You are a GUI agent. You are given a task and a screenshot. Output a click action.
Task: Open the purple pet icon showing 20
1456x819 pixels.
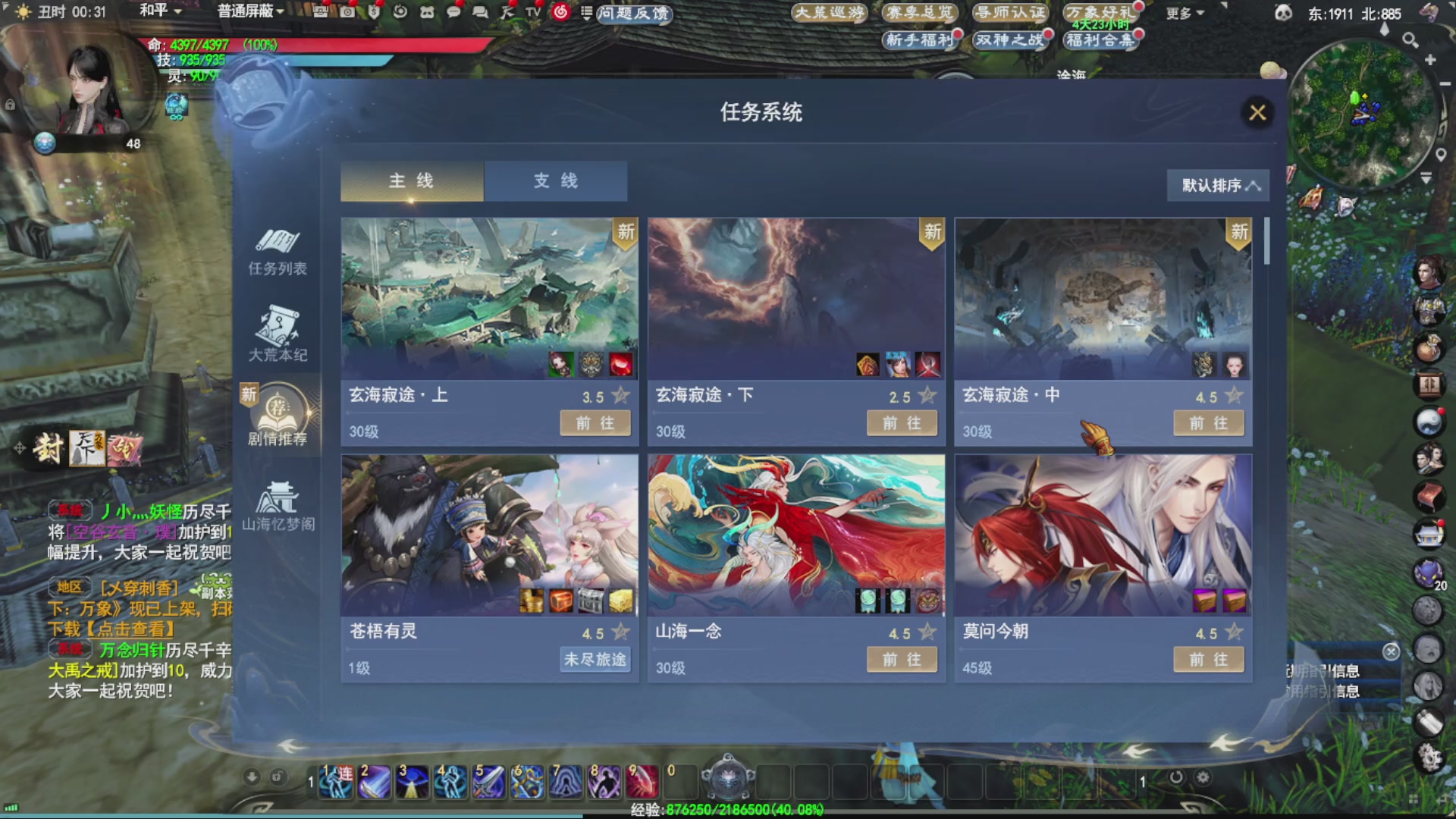pyautogui.click(x=1429, y=573)
